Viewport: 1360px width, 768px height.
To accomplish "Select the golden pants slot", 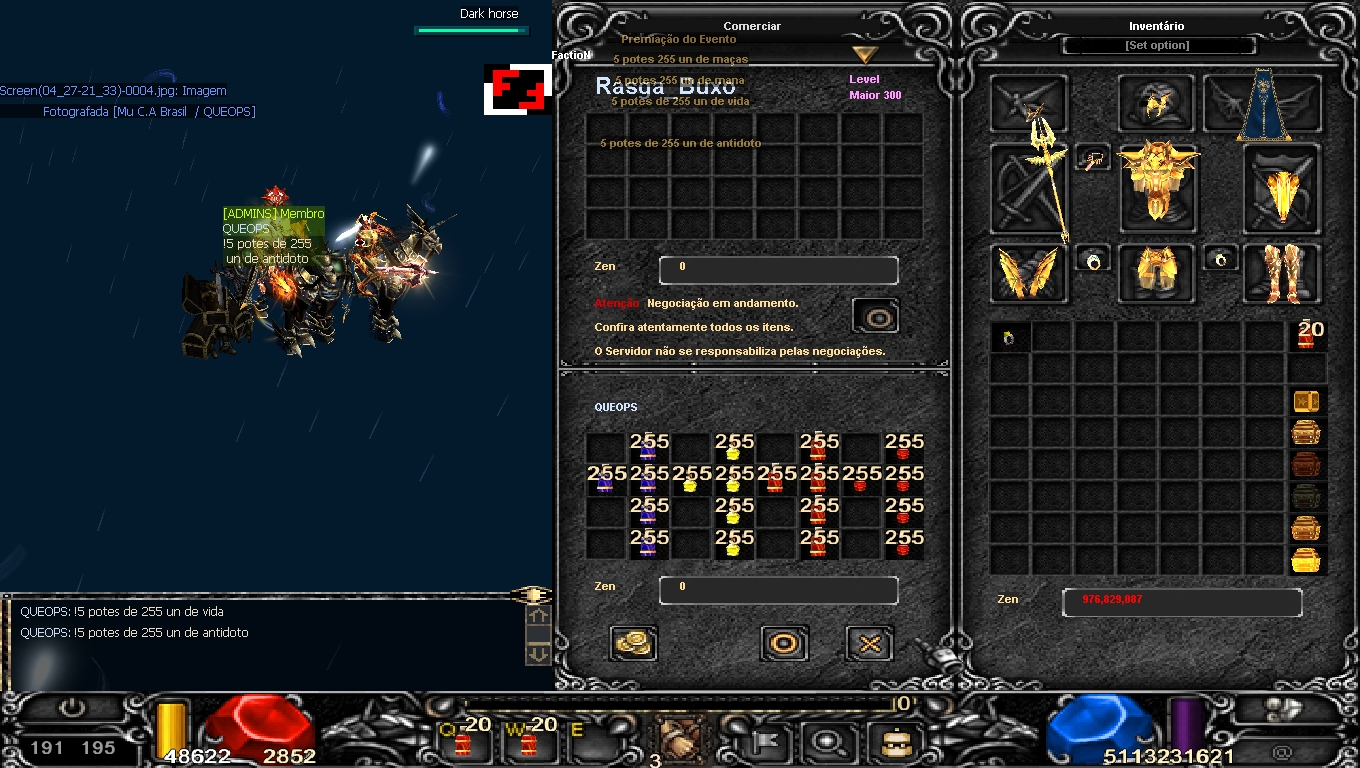I will tap(1156, 273).
